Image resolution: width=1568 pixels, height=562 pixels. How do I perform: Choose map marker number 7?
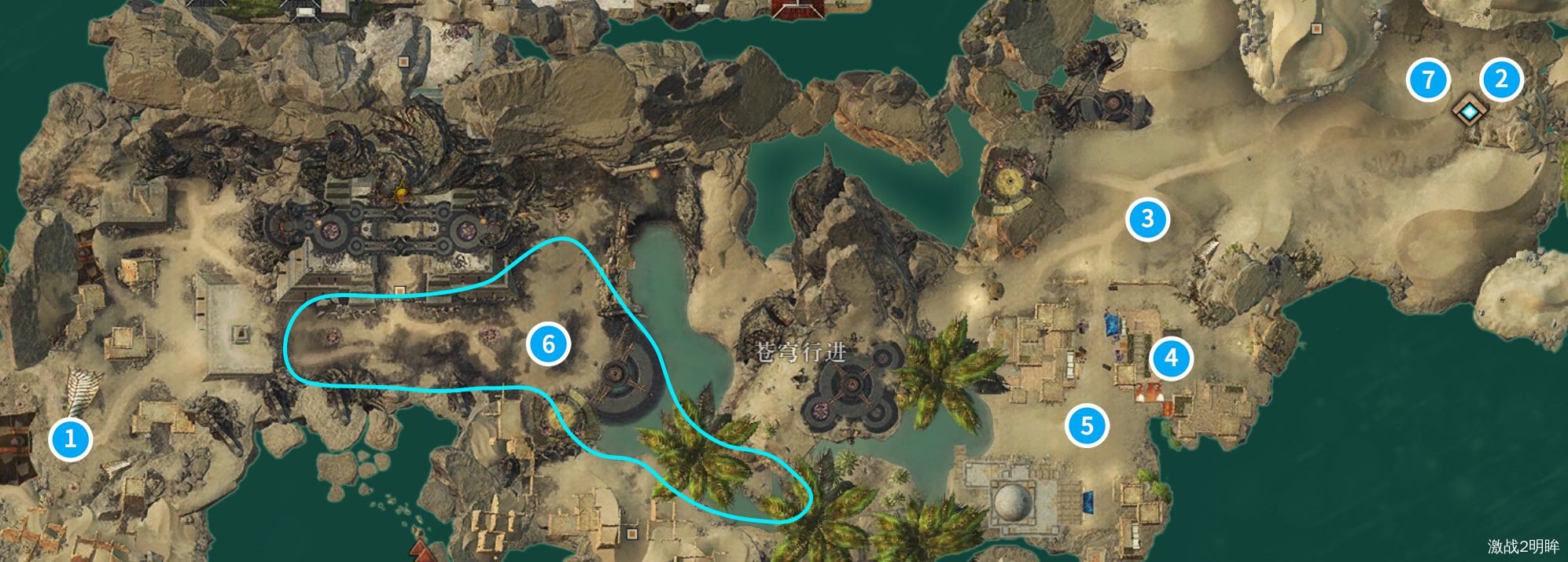coord(1428,79)
